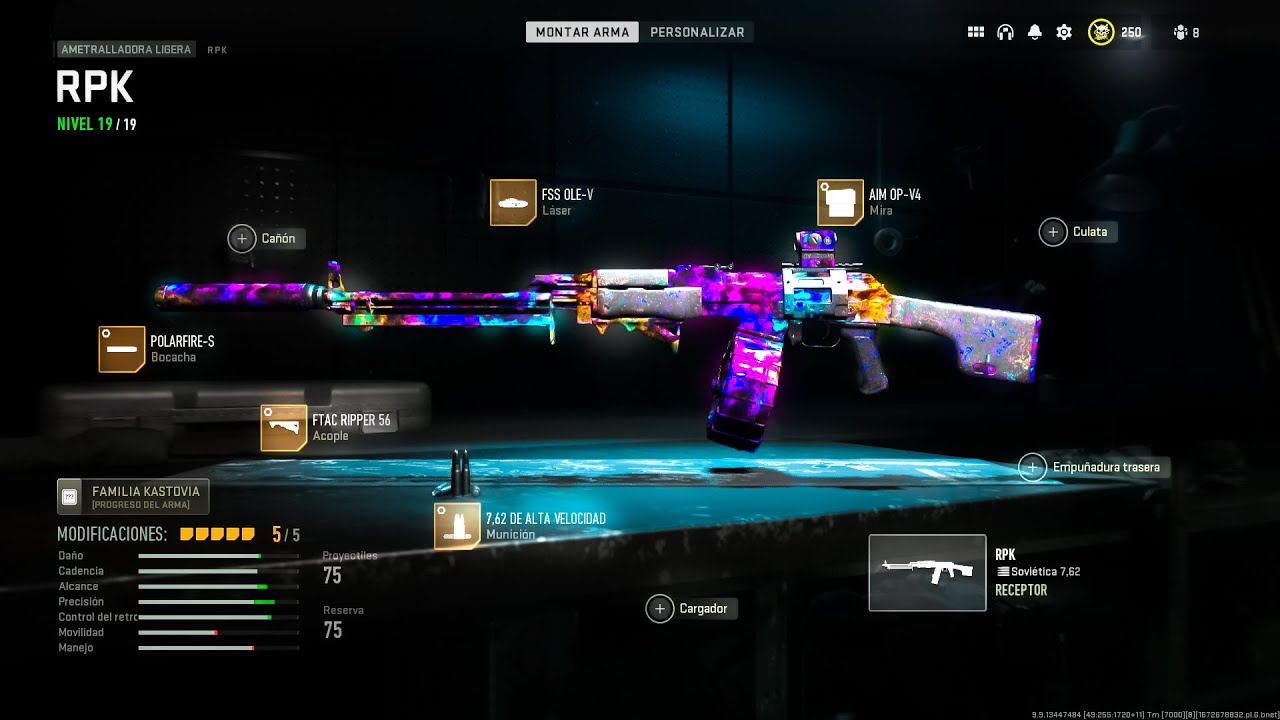Open the headset audio channels icon
Viewport: 1280px width, 720px height.
click(x=1005, y=32)
